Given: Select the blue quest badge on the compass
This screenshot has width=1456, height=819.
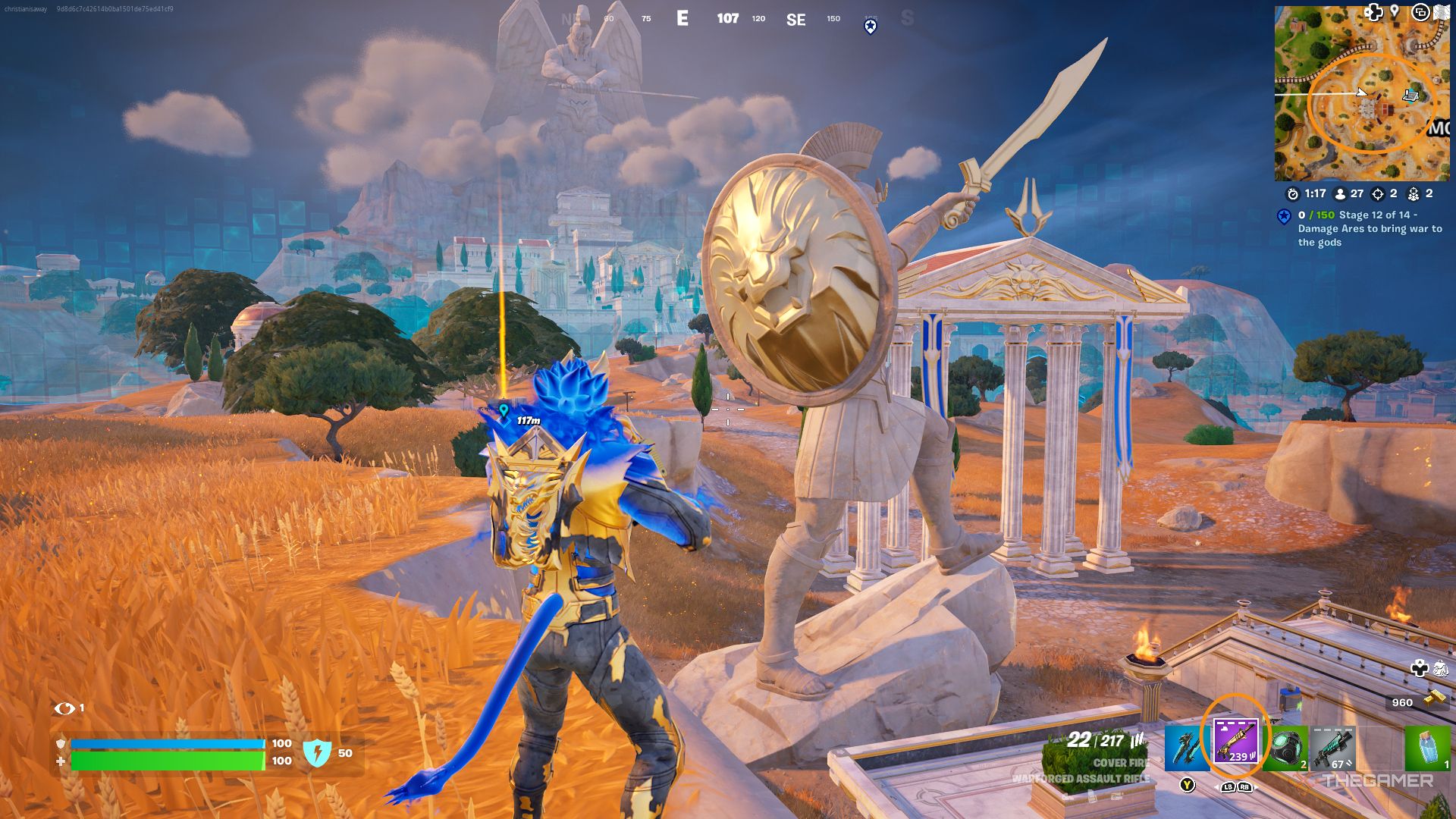Looking at the screenshot, I should click(871, 27).
